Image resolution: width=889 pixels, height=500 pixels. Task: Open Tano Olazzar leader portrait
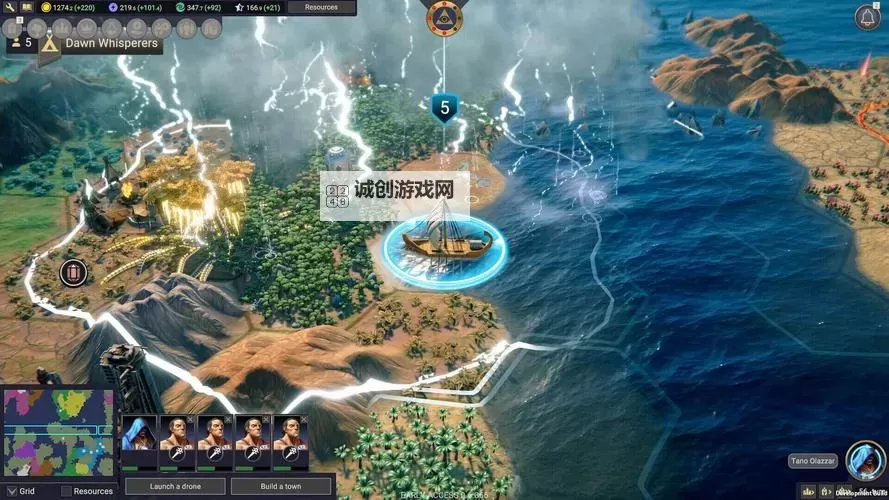coord(864,460)
